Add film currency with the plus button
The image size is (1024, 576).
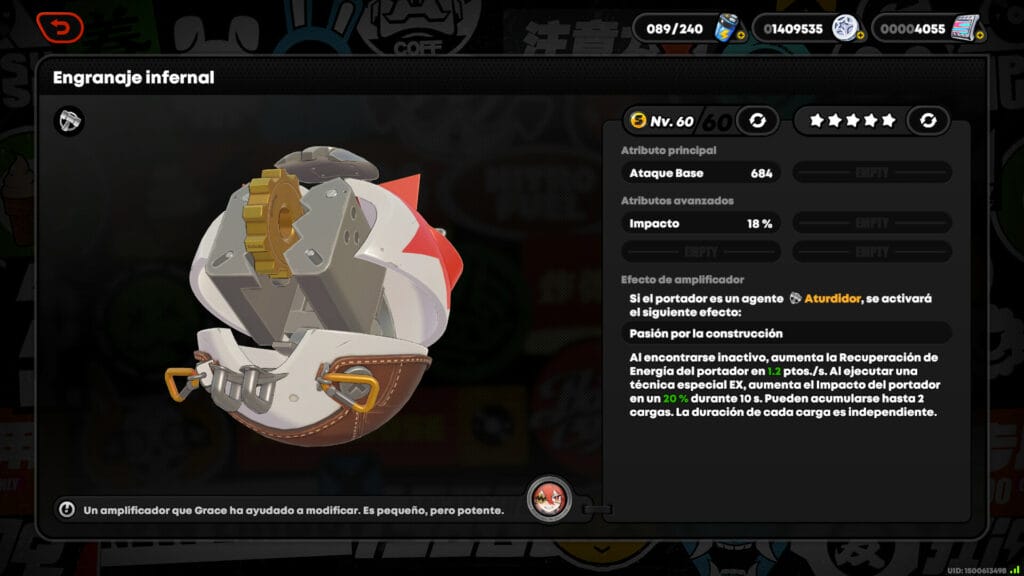click(x=981, y=35)
